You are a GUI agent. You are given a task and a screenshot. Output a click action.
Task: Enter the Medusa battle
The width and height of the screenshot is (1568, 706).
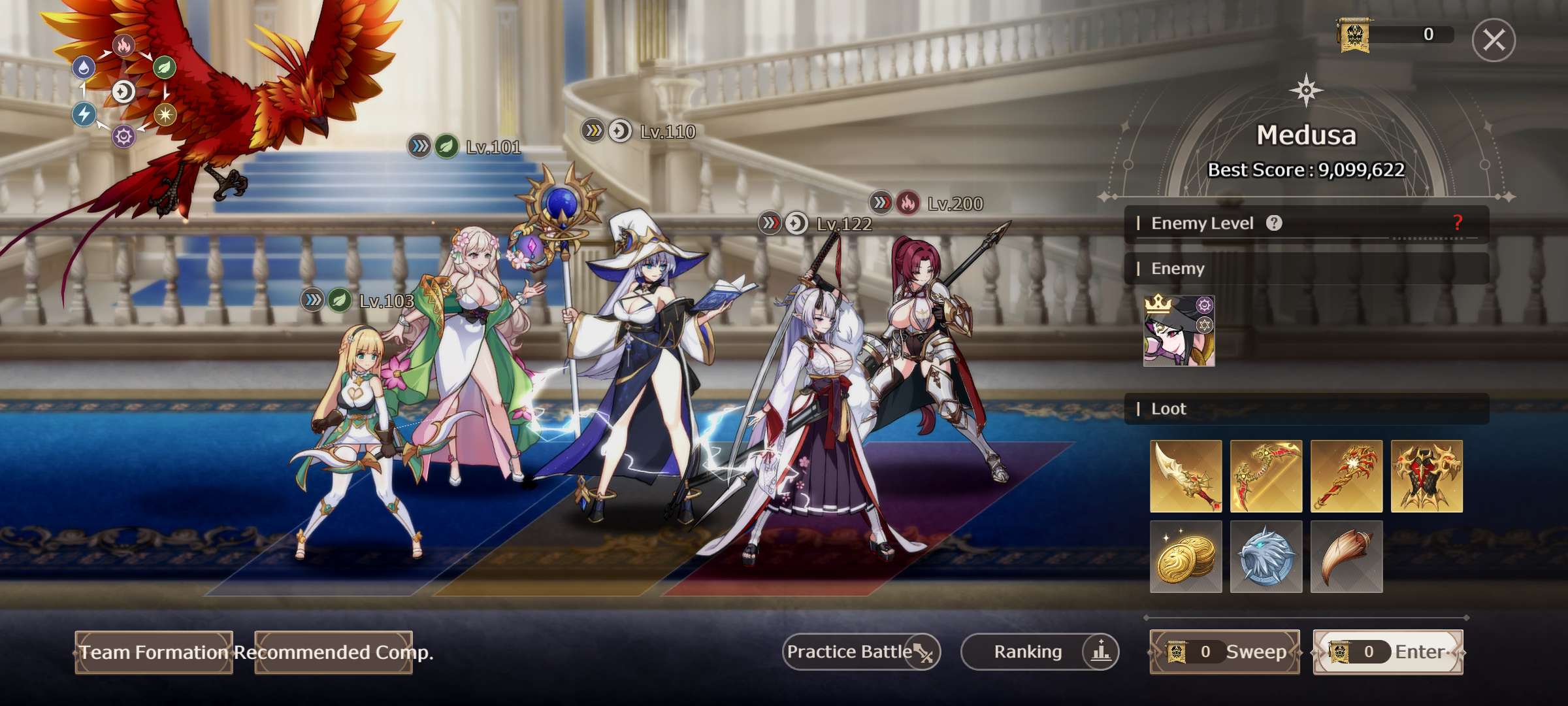pyautogui.click(x=1388, y=652)
